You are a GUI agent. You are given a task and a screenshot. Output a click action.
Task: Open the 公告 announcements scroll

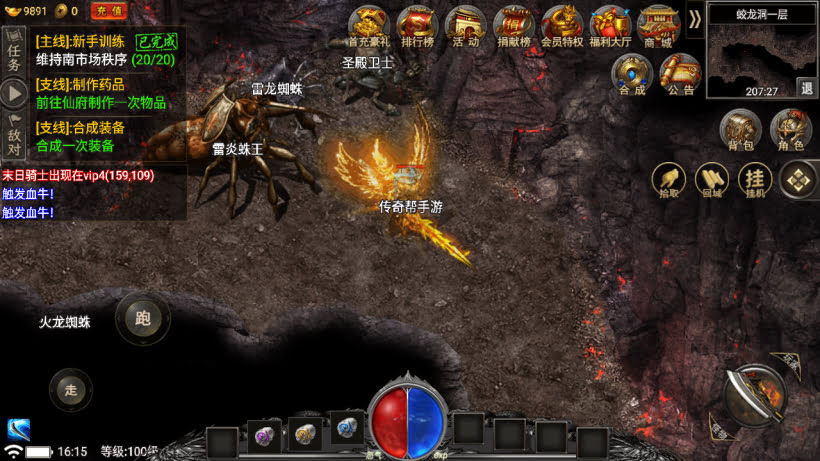click(x=681, y=74)
